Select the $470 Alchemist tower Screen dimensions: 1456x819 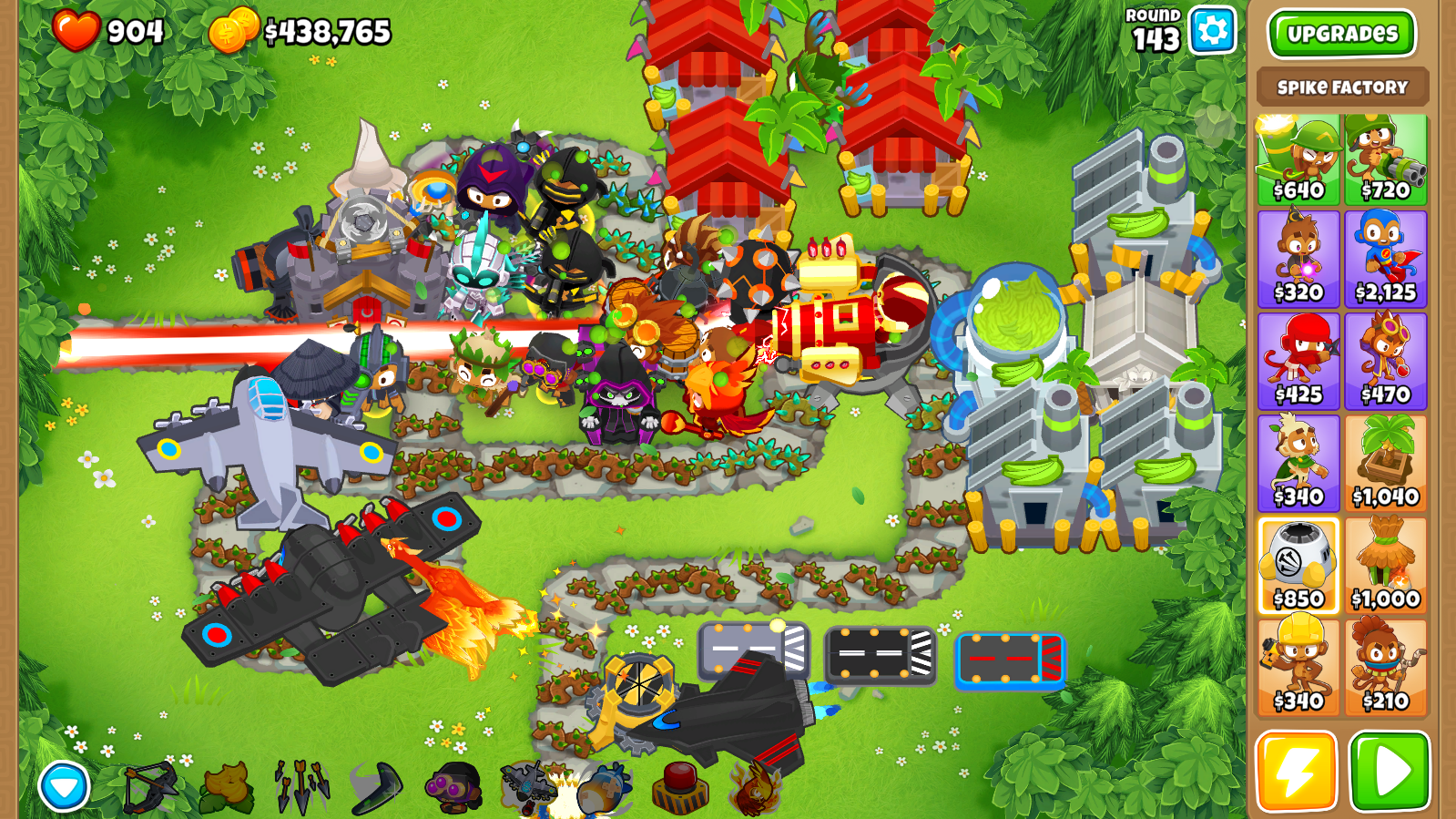[1385, 362]
